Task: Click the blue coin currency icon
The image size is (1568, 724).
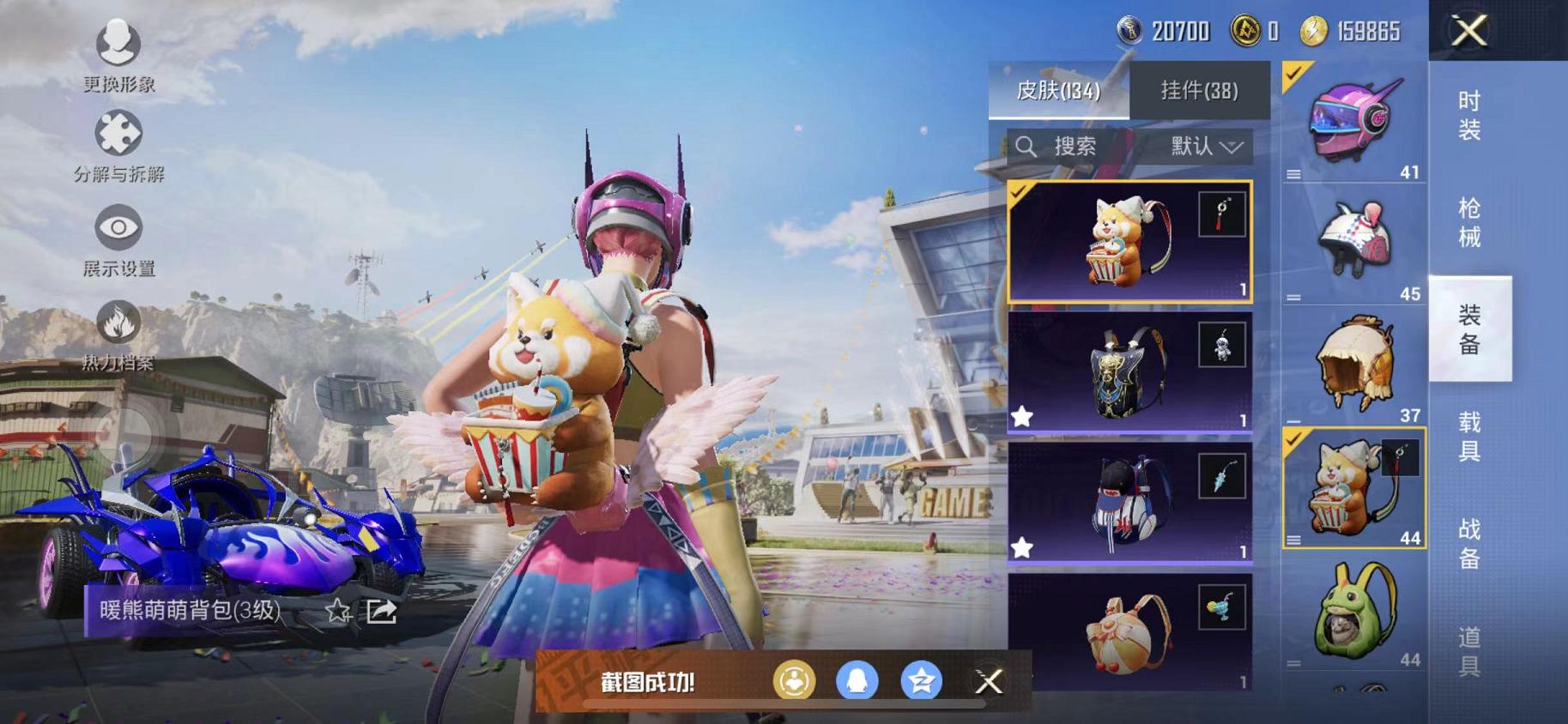Action: 1131,32
